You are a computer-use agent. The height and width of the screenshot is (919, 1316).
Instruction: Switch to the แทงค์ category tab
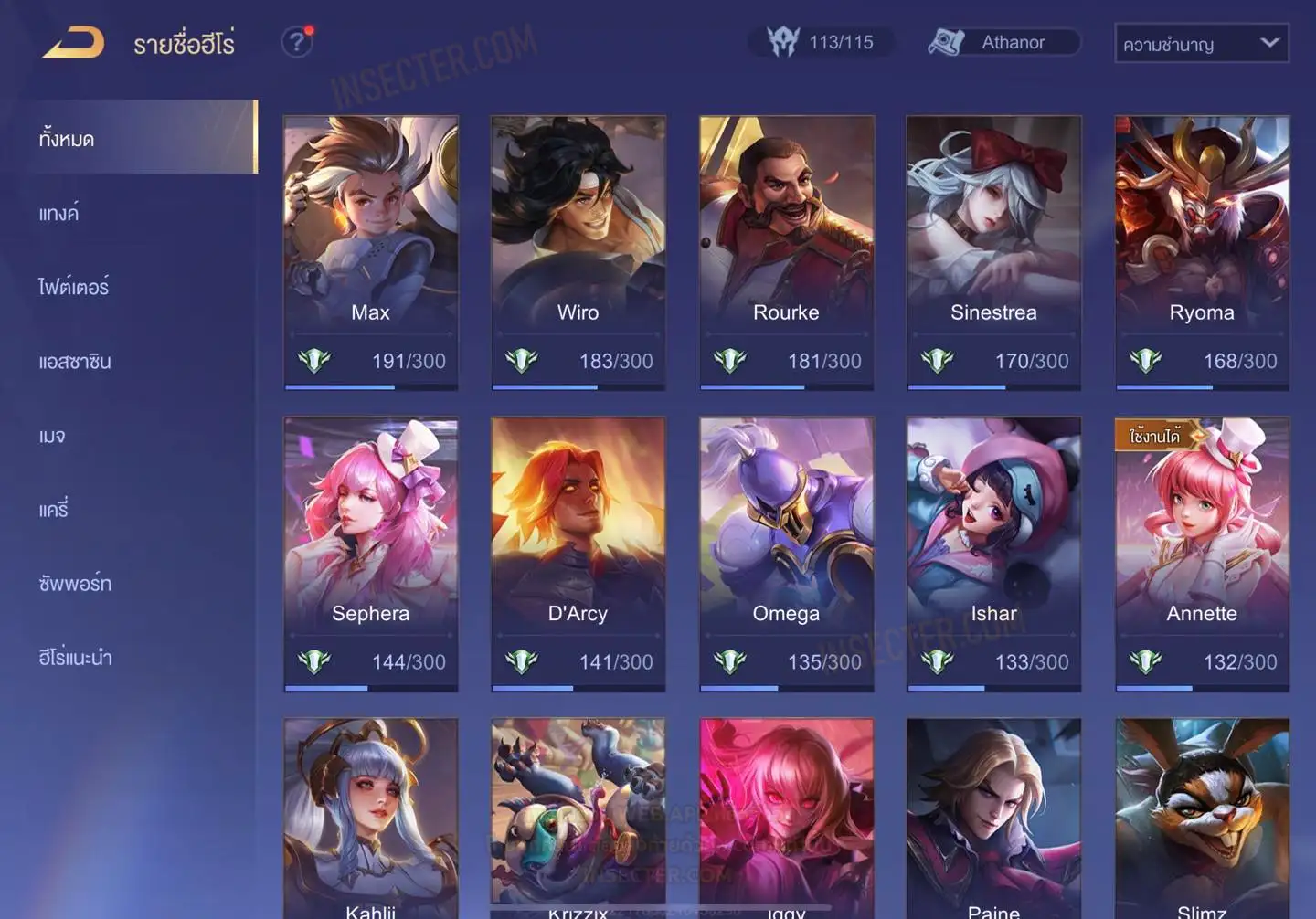coord(59,214)
